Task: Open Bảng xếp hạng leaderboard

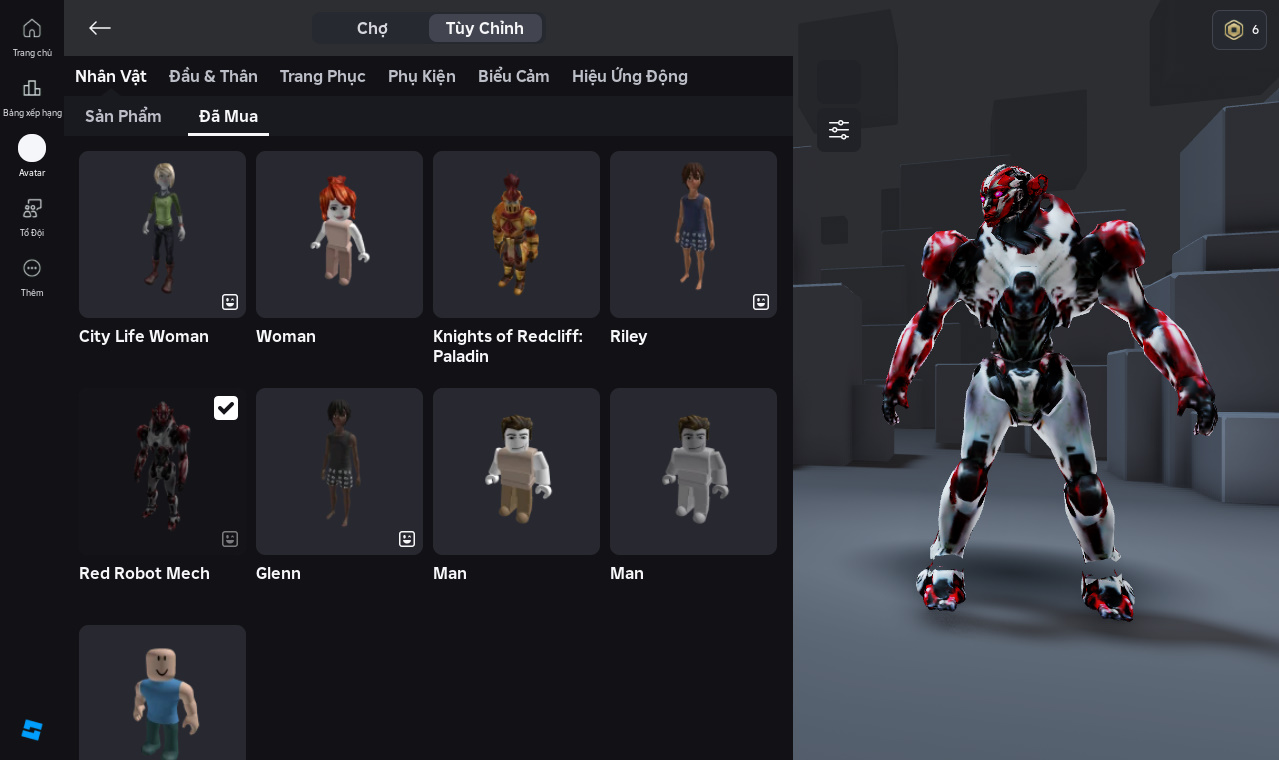Action: pyautogui.click(x=32, y=96)
